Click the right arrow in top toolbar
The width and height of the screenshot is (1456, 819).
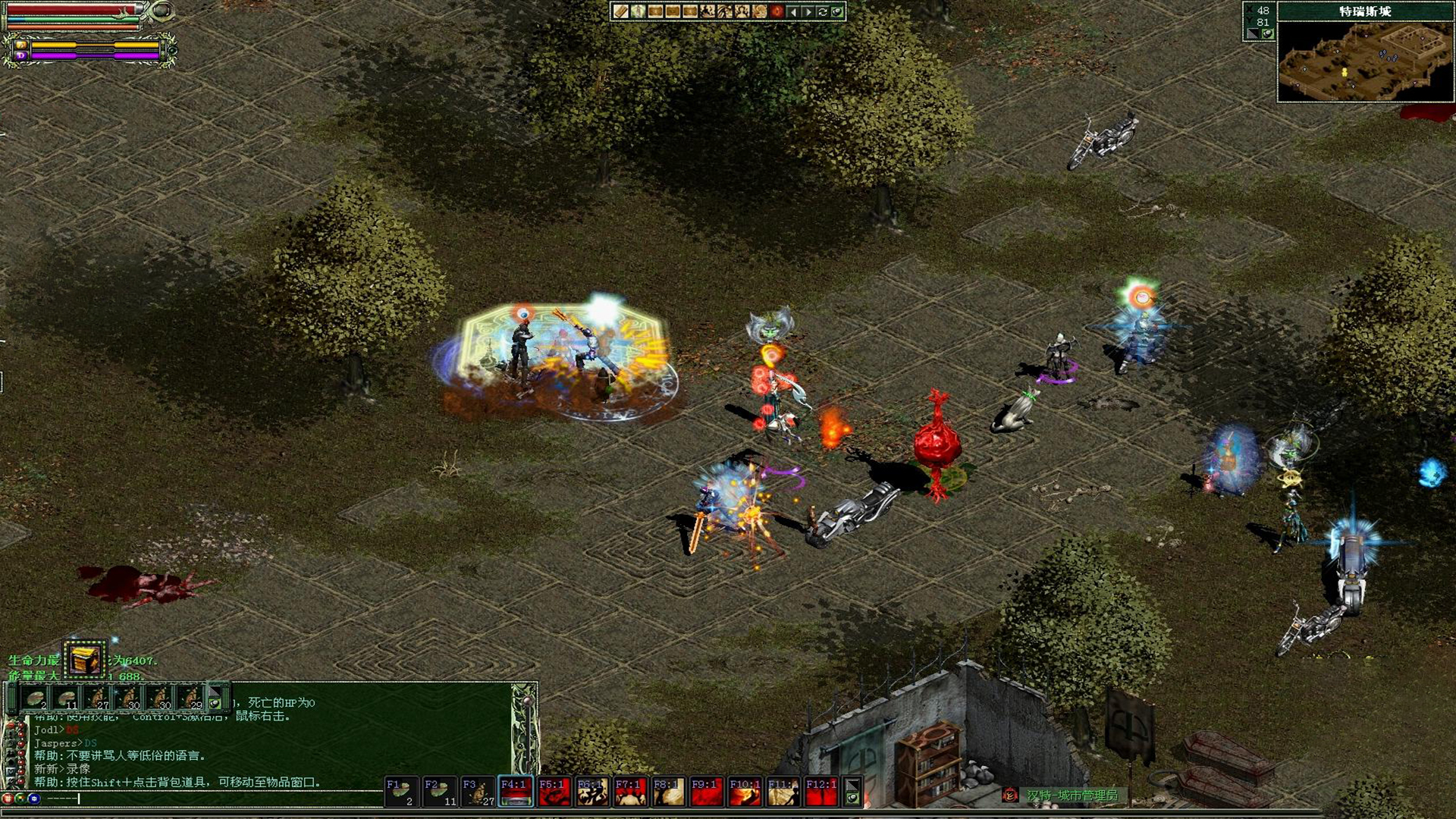pos(808,11)
